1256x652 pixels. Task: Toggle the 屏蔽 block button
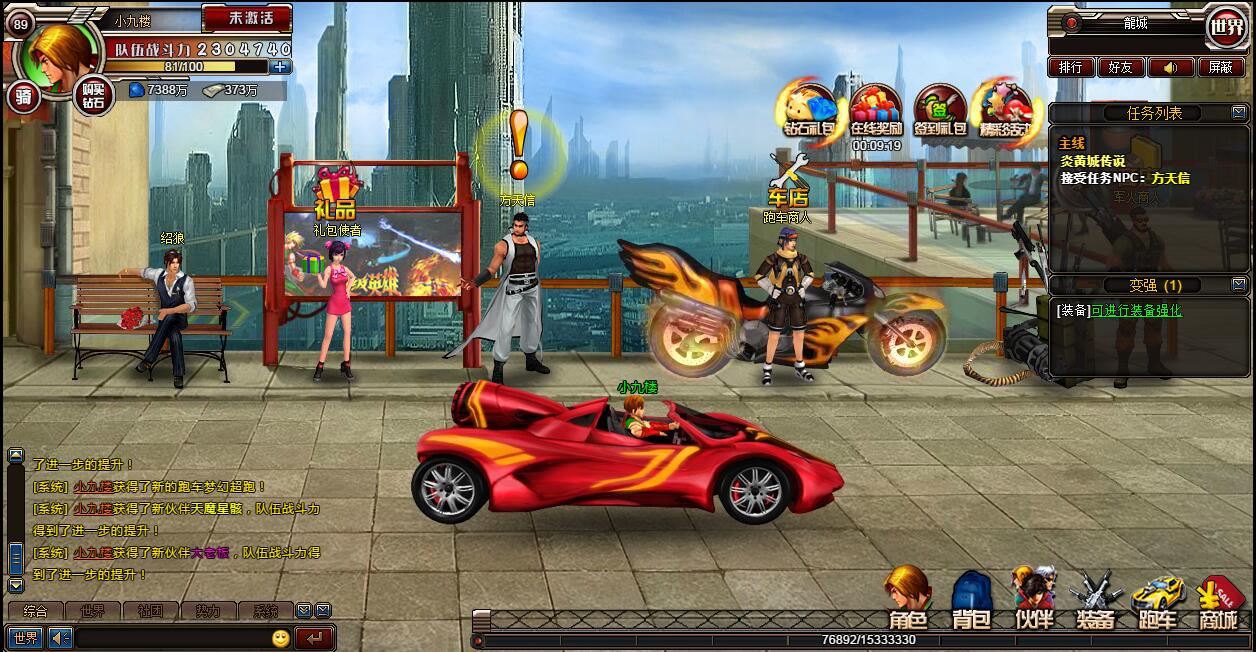coord(1220,67)
